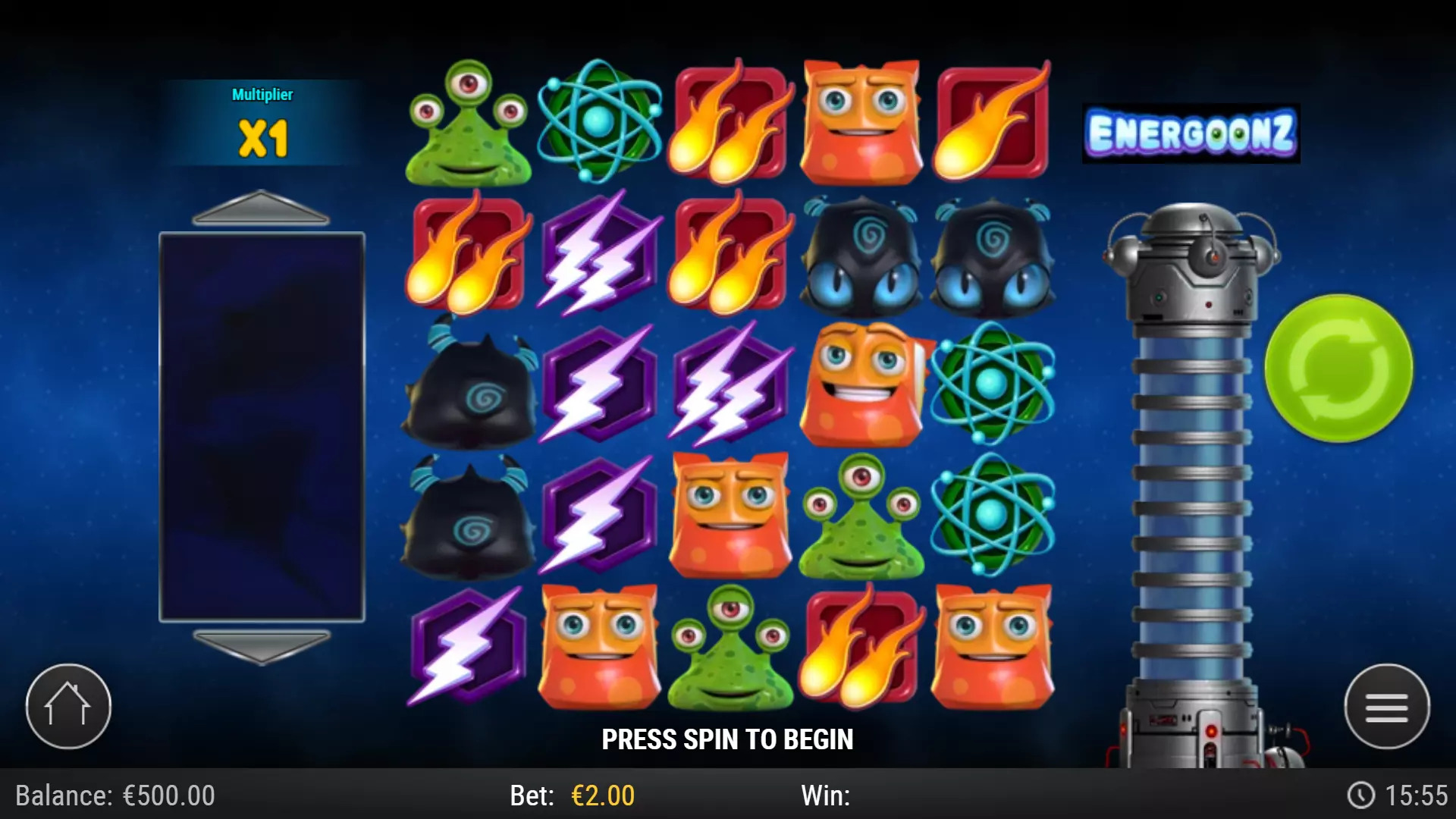Click the Balance €500.00 label
This screenshot has height=819, width=1456.
114,796
